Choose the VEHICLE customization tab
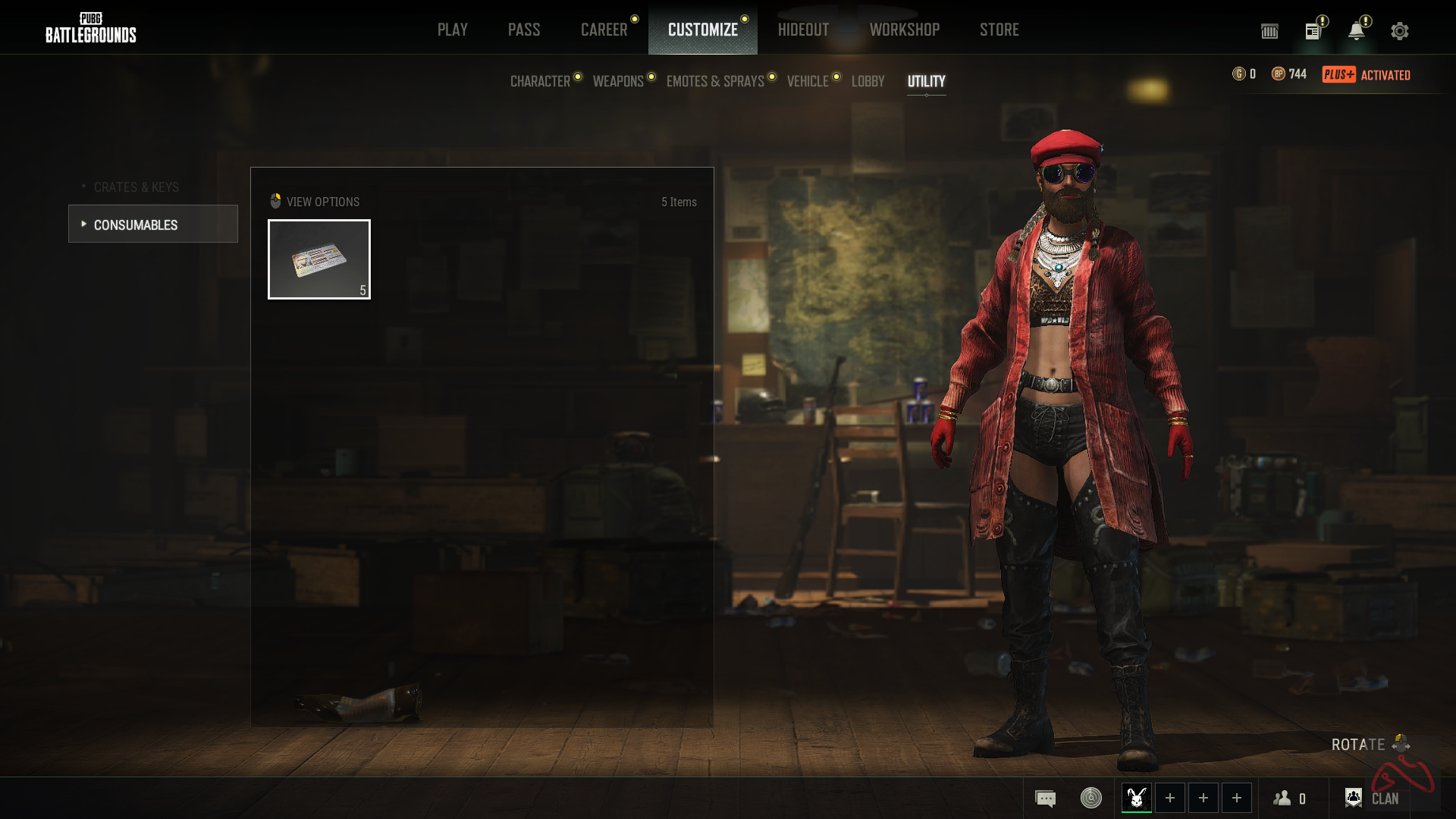The image size is (1456, 819). click(x=808, y=81)
